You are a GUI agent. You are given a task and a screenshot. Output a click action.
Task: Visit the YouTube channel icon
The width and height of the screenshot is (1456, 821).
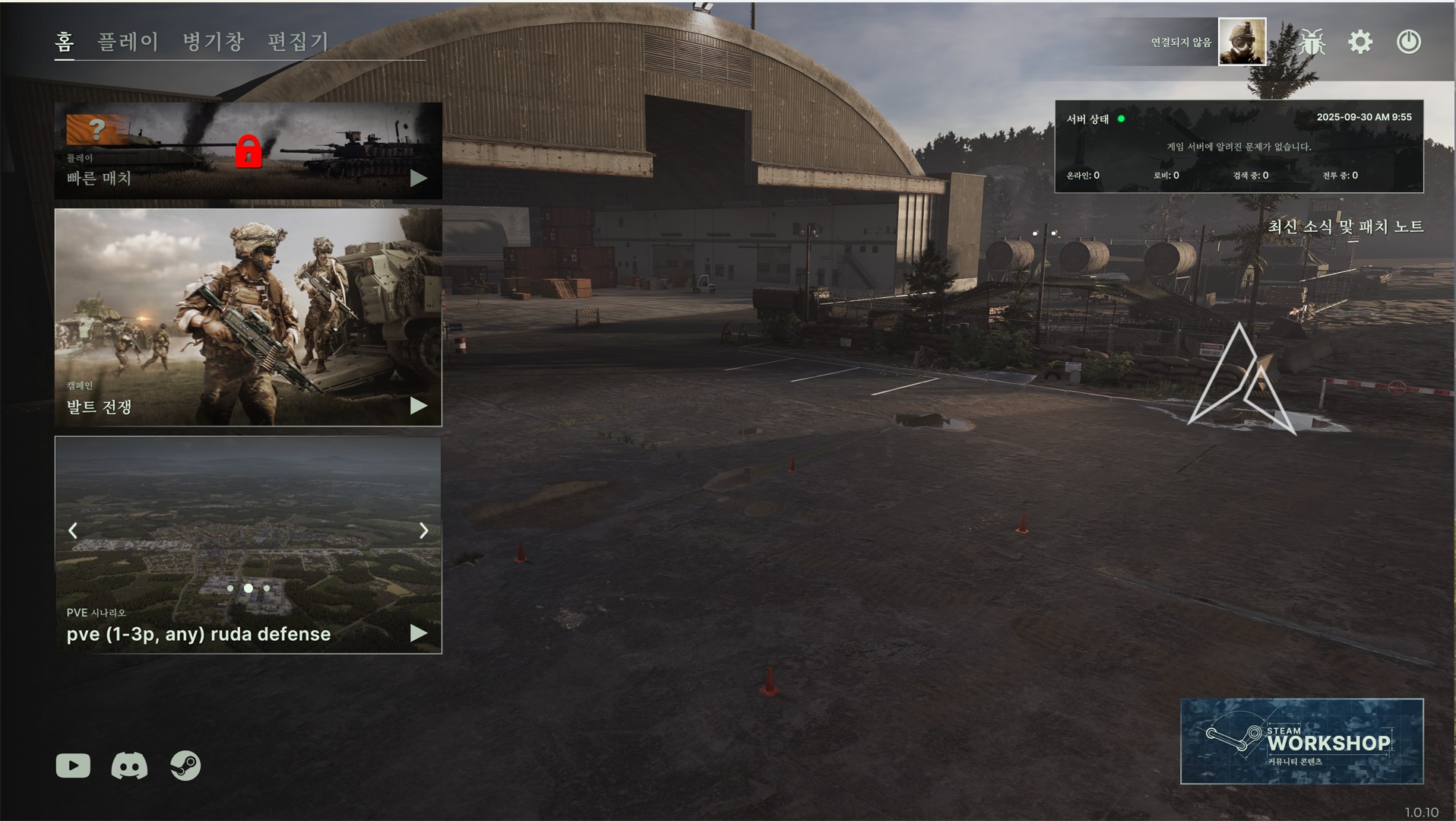click(73, 766)
